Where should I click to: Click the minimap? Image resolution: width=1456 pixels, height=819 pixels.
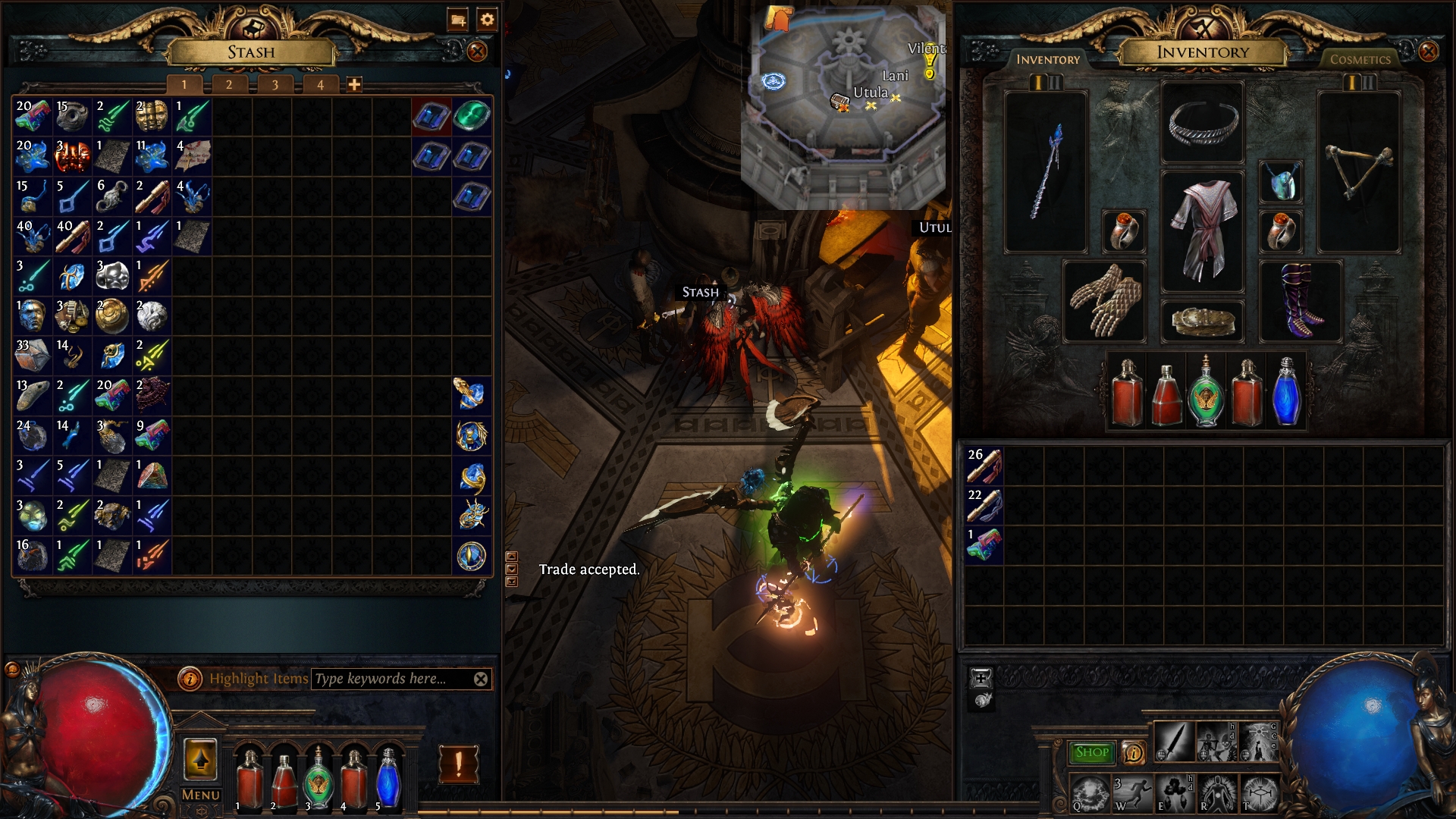pos(843,106)
